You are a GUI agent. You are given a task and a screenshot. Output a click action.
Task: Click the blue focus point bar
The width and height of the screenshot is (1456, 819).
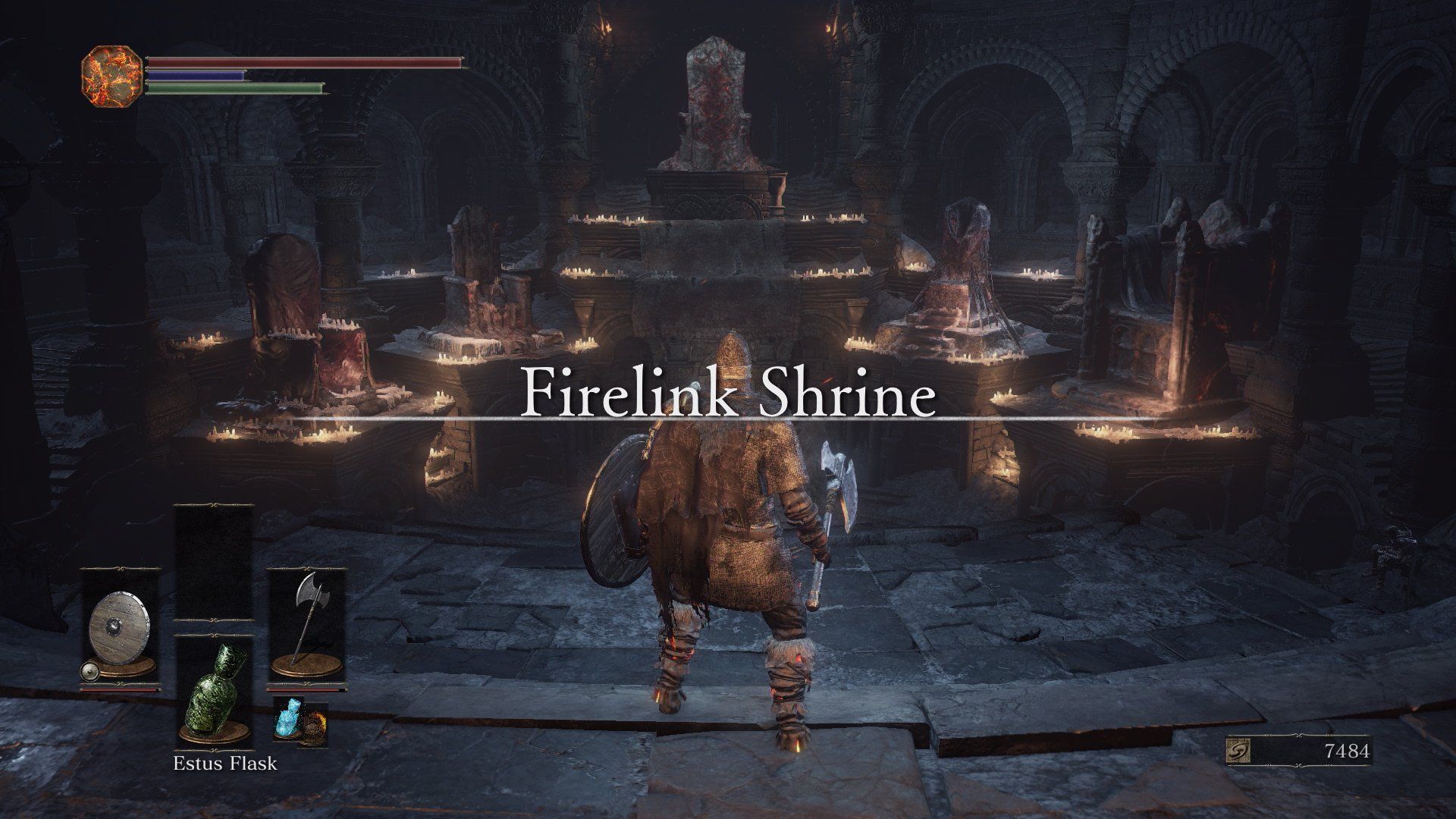[196, 74]
